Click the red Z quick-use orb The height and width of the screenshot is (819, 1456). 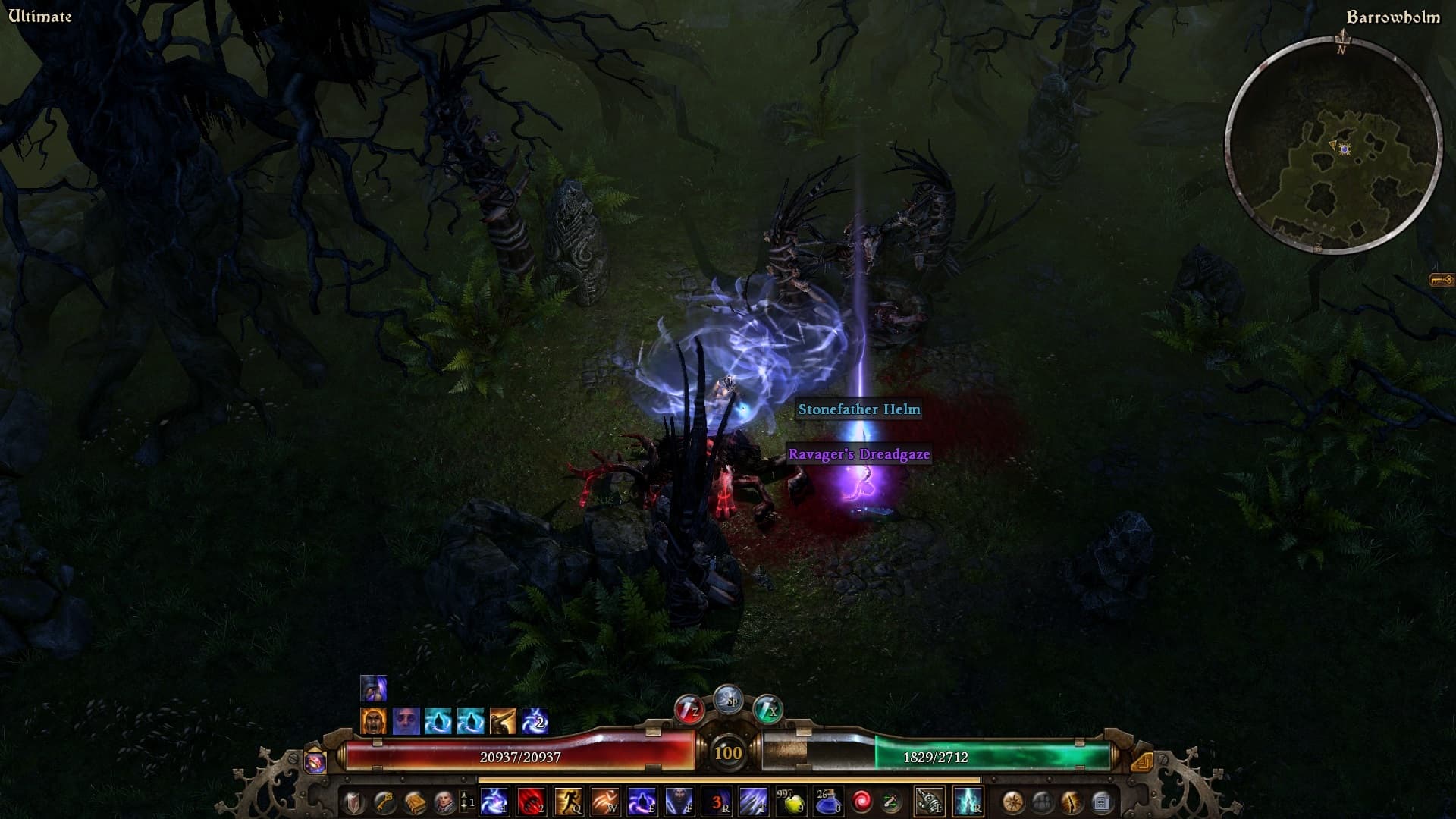pyautogui.click(x=689, y=711)
